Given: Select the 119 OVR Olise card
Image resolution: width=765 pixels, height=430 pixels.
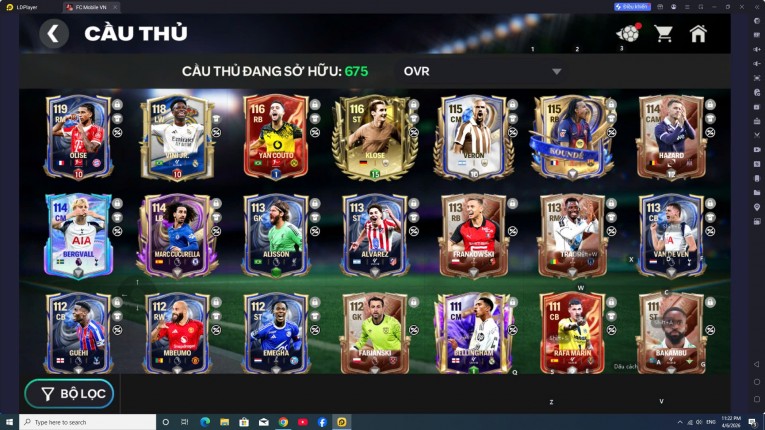Looking at the screenshot, I should [x=77, y=137].
